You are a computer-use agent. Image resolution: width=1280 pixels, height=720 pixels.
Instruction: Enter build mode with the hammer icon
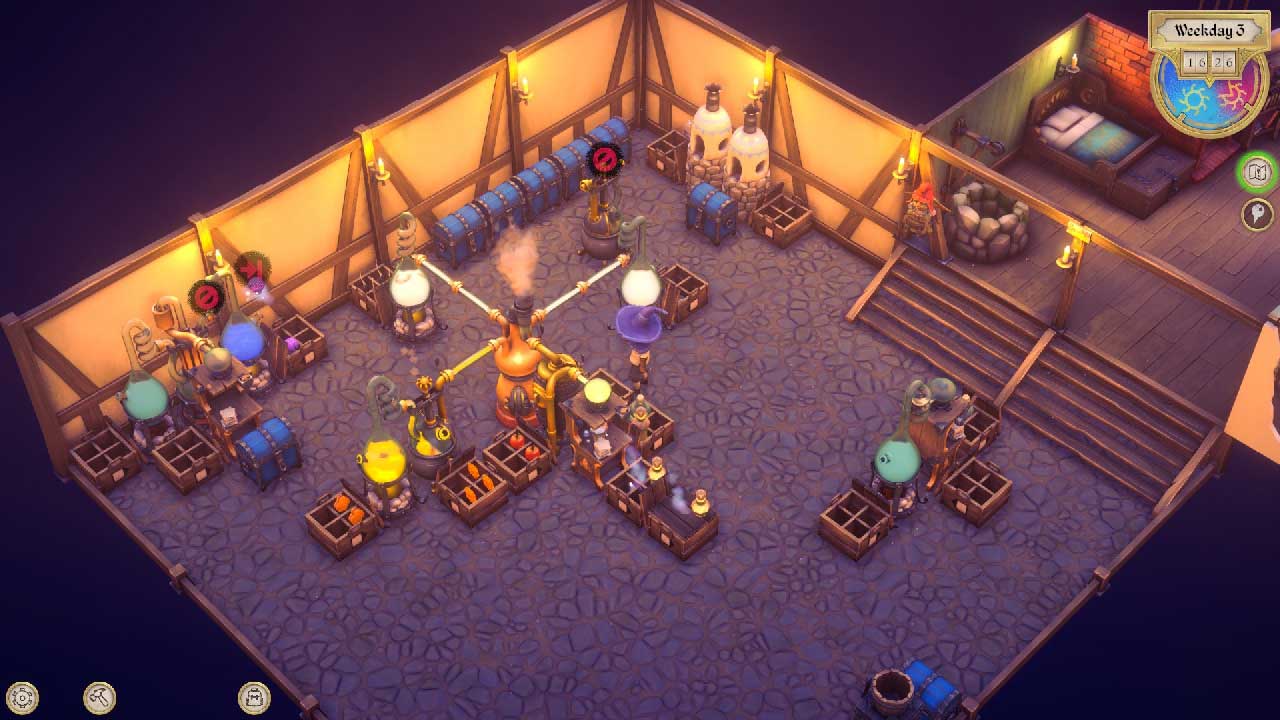tap(99, 697)
